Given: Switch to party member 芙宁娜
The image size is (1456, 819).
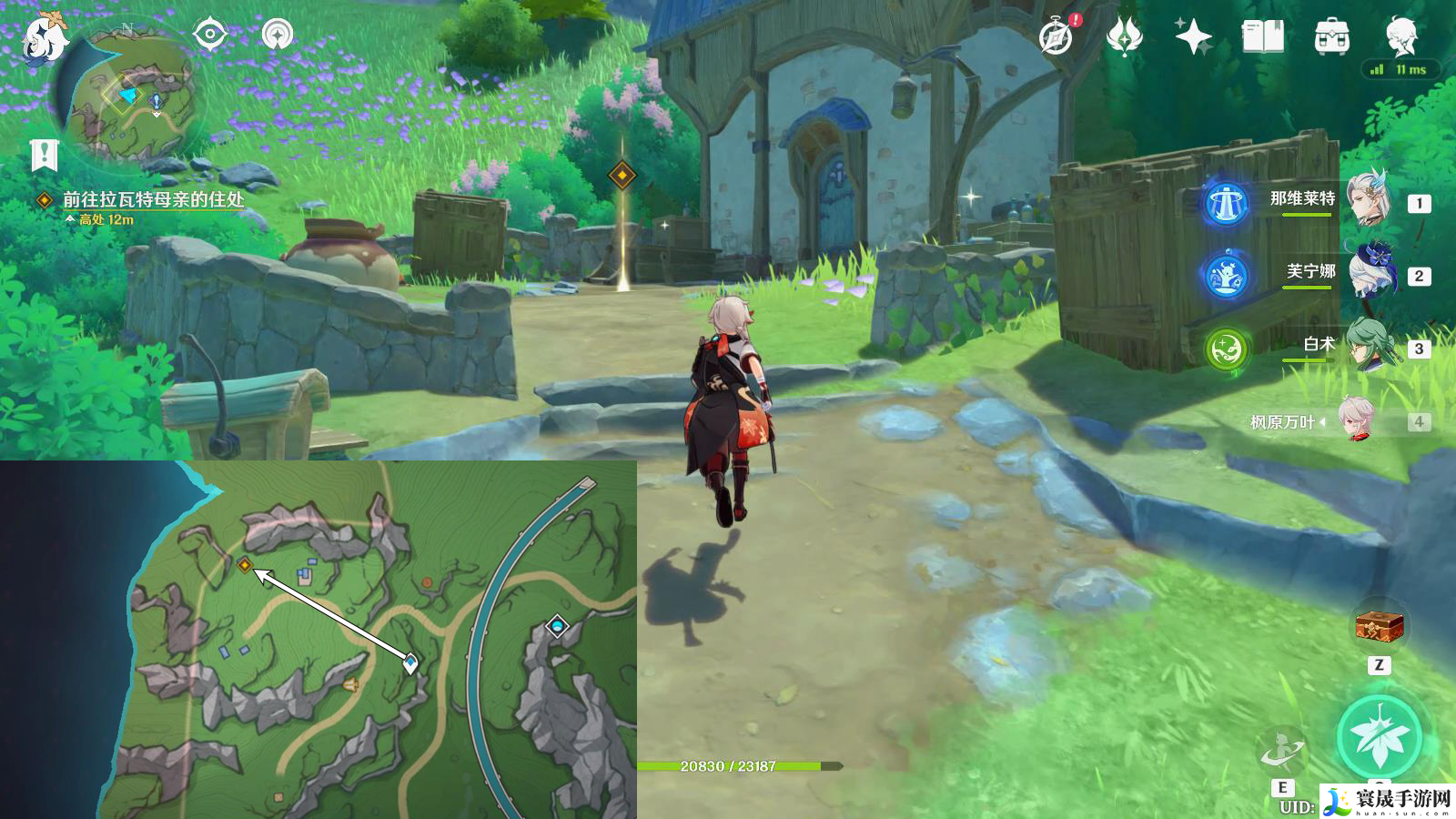Looking at the screenshot, I should (1368, 272).
